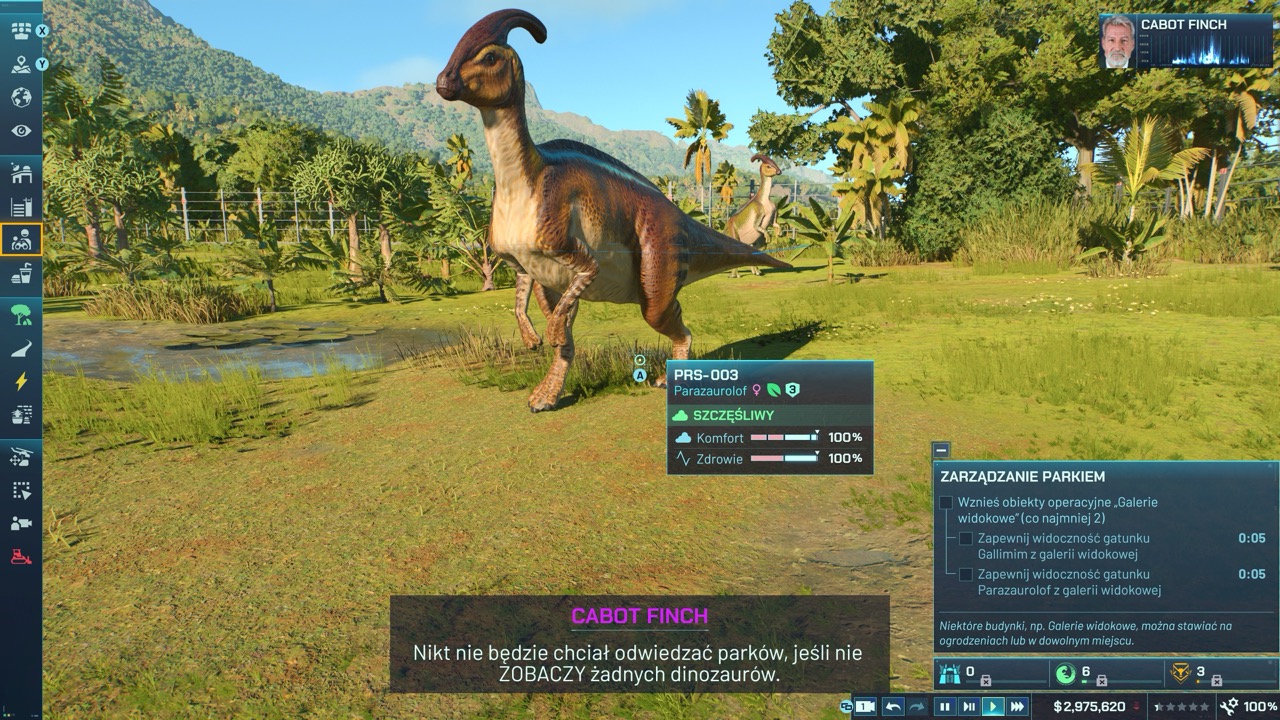Collapse the Zarządzanie Parkiem objectives panel

point(941,450)
